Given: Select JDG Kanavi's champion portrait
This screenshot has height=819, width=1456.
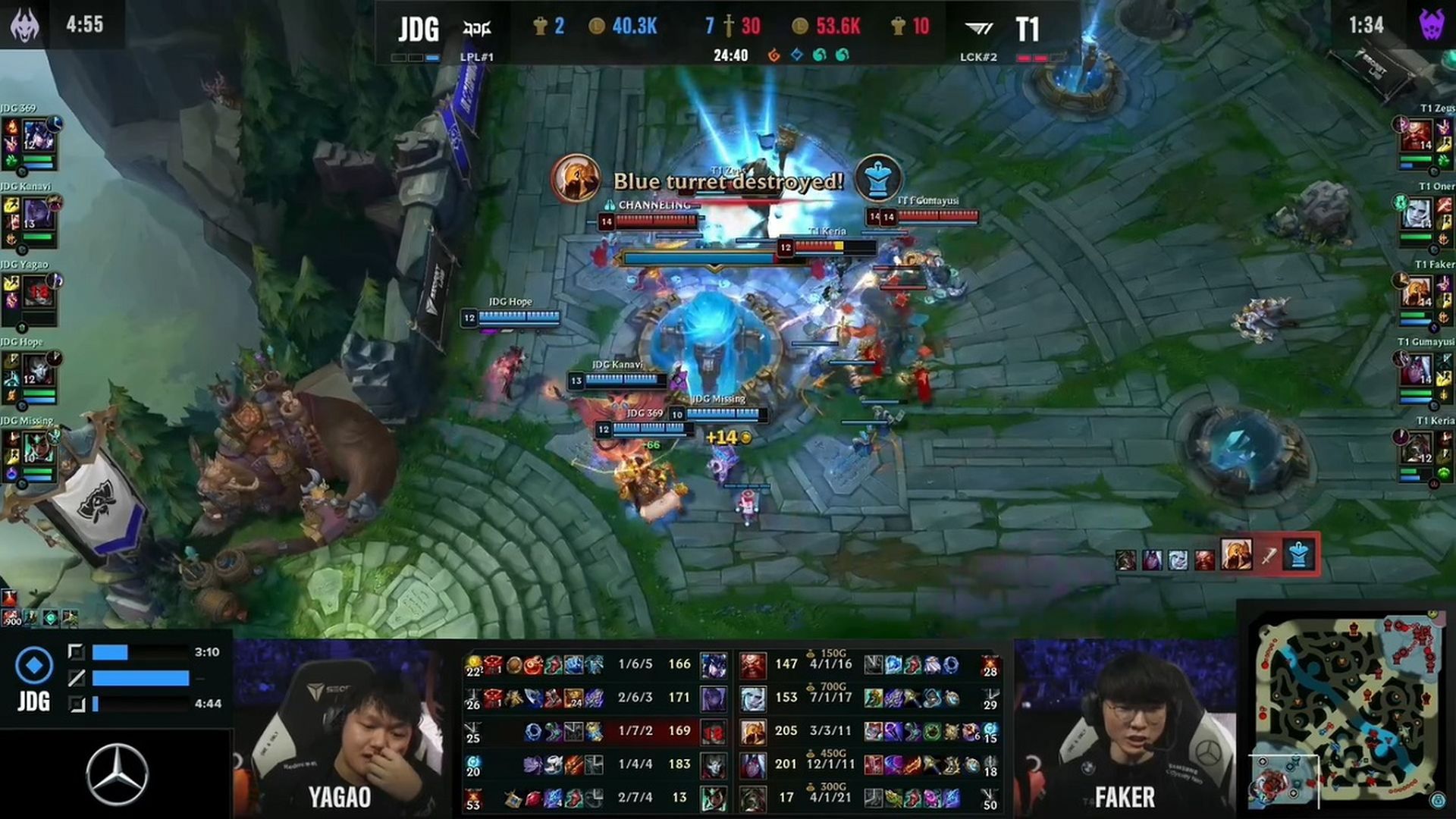Looking at the screenshot, I should click(38, 215).
